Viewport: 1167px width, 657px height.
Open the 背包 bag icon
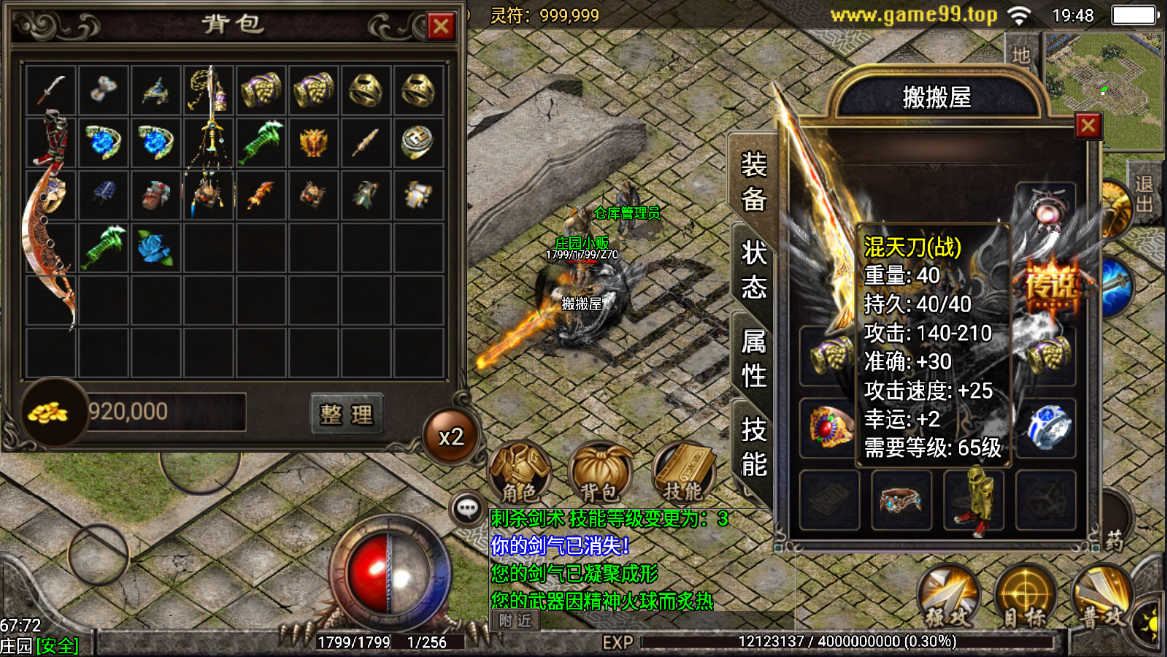point(600,472)
